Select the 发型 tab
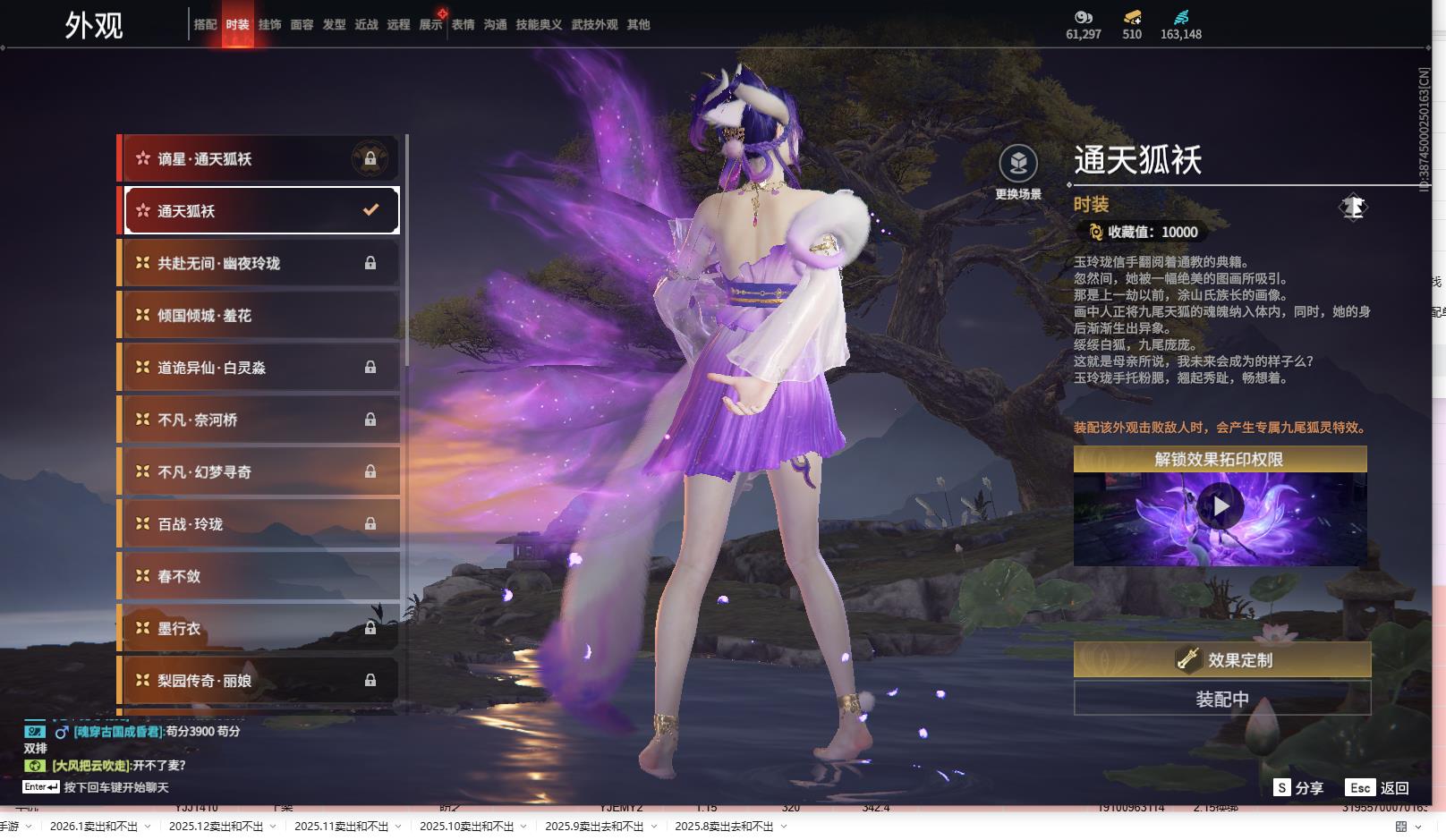This screenshot has height=840, width=1446. click(334, 25)
